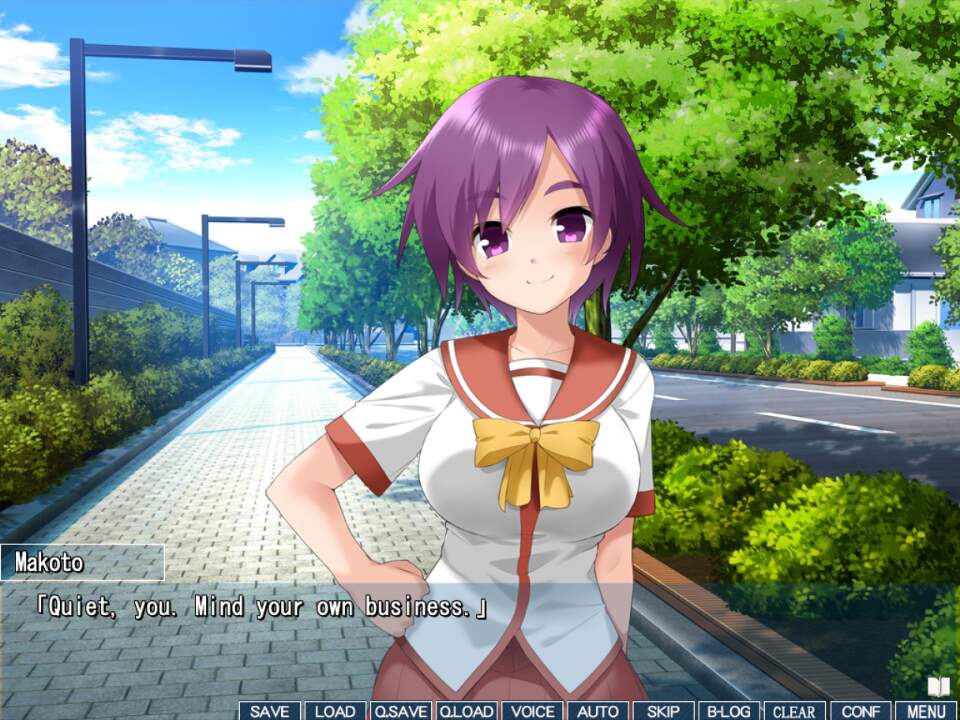
Task: Open the SAVE screen
Action: pyautogui.click(x=270, y=711)
